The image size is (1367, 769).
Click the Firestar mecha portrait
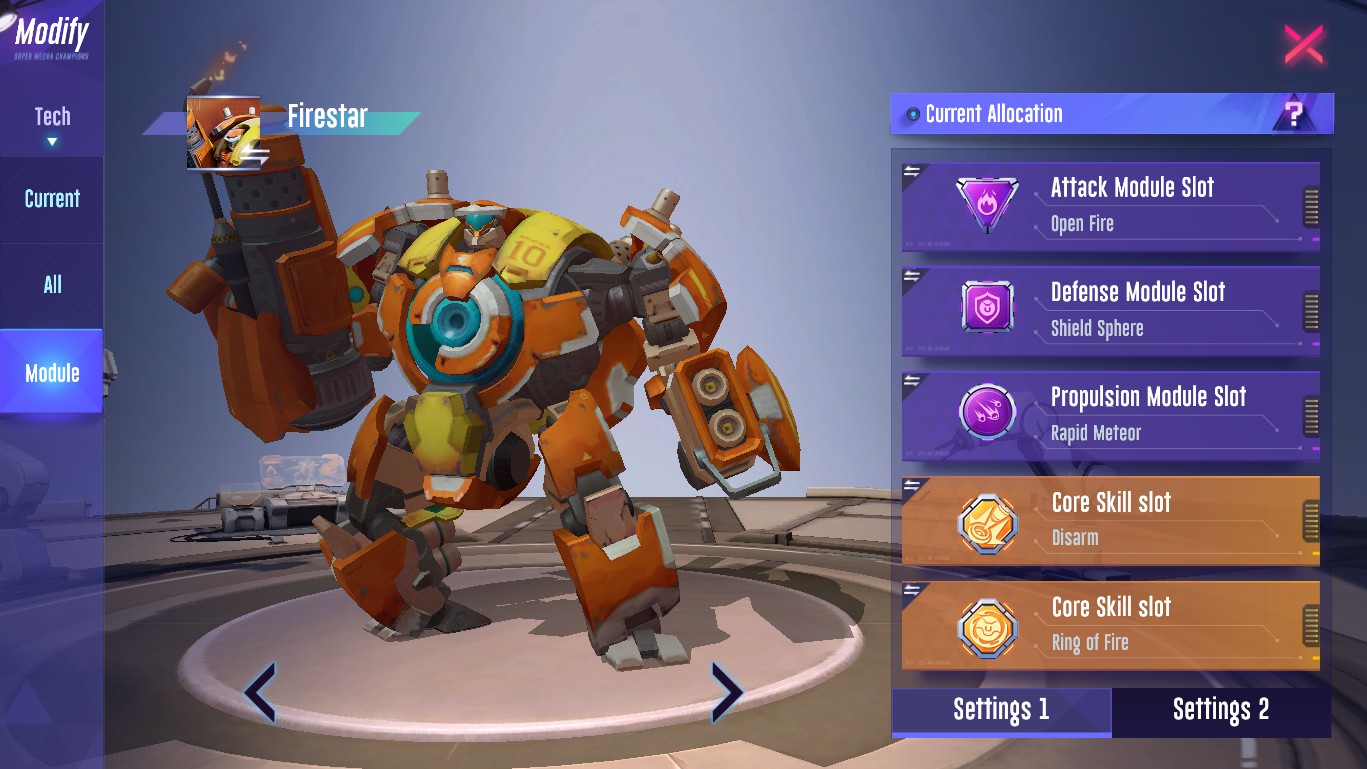(x=223, y=133)
